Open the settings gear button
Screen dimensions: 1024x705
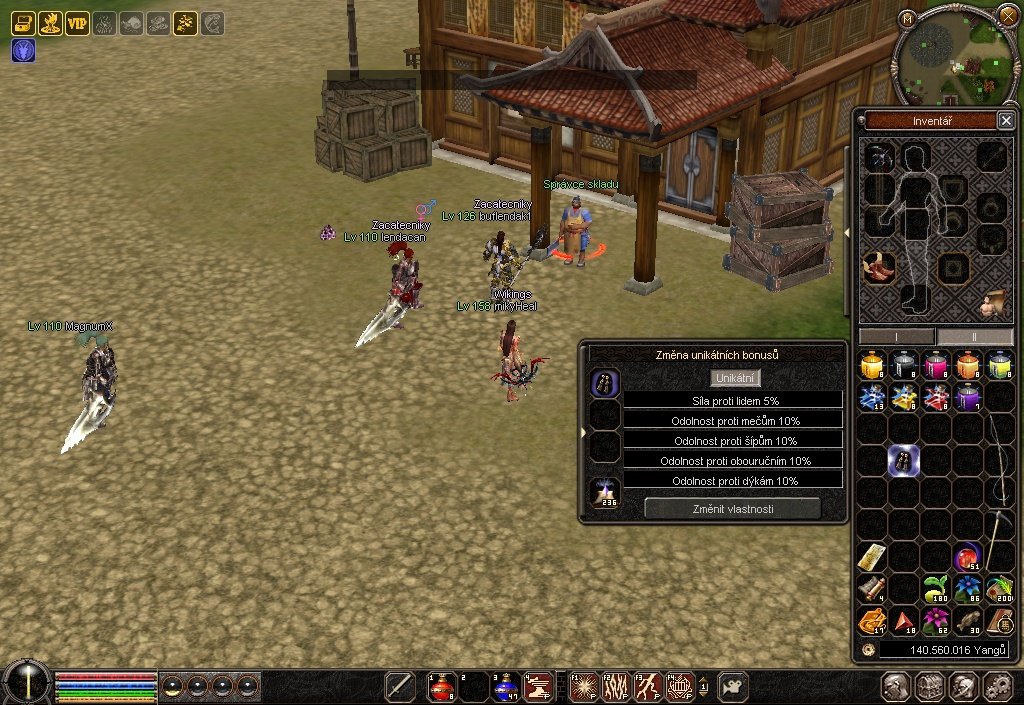point(997,686)
